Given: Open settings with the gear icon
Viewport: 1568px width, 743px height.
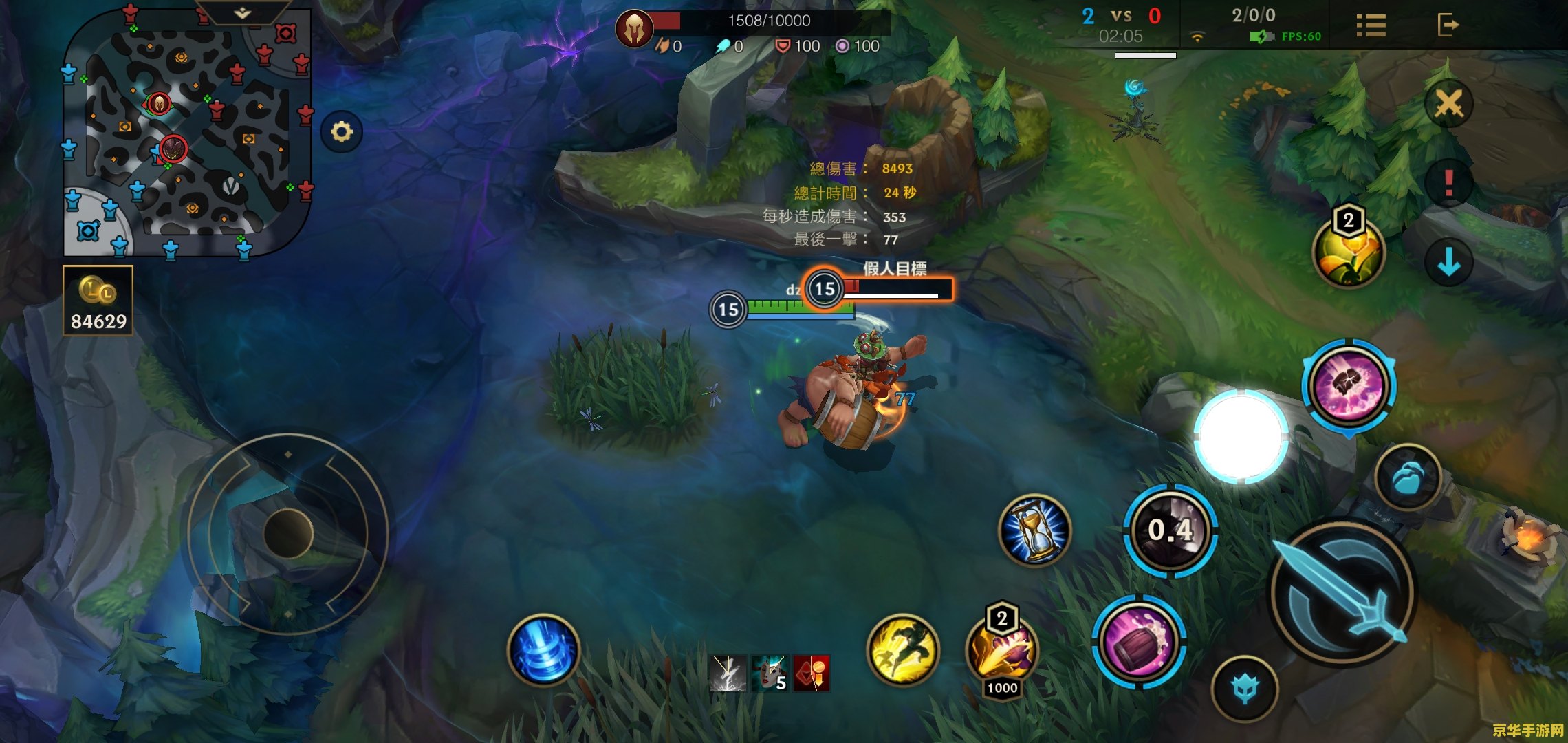Looking at the screenshot, I should pyautogui.click(x=342, y=131).
